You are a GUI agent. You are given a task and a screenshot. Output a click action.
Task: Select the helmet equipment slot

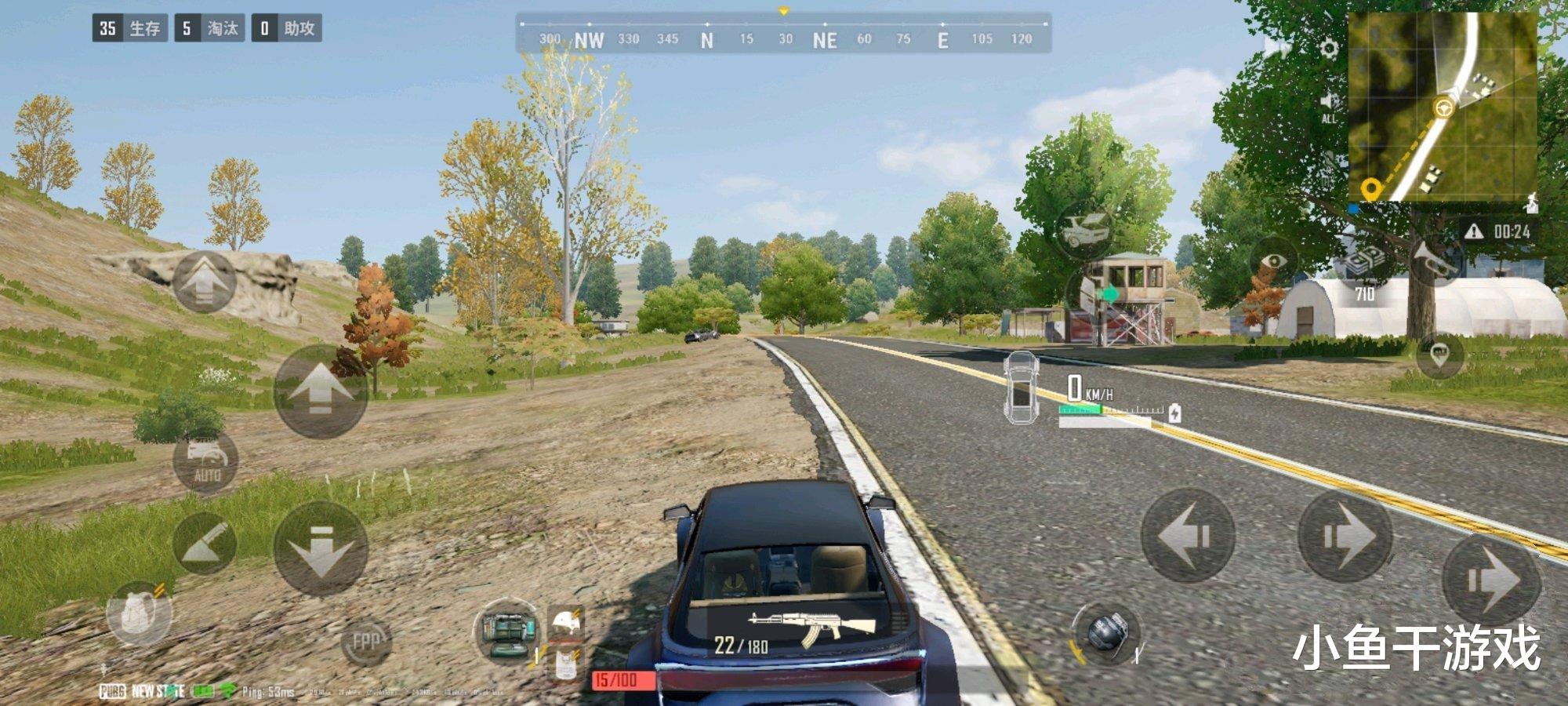(566, 622)
